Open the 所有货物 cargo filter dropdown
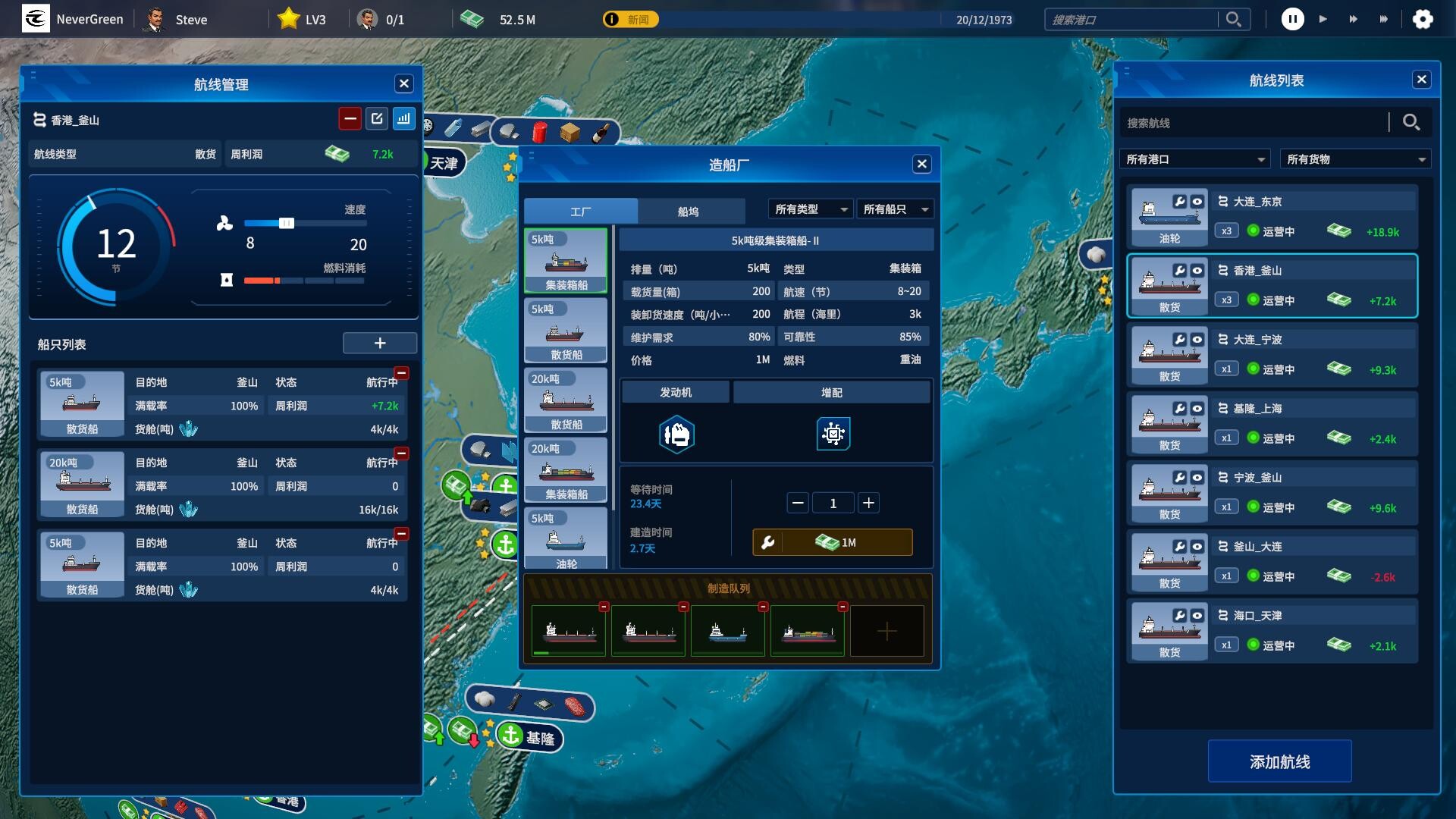This screenshot has width=1456, height=819. (1355, 158)
